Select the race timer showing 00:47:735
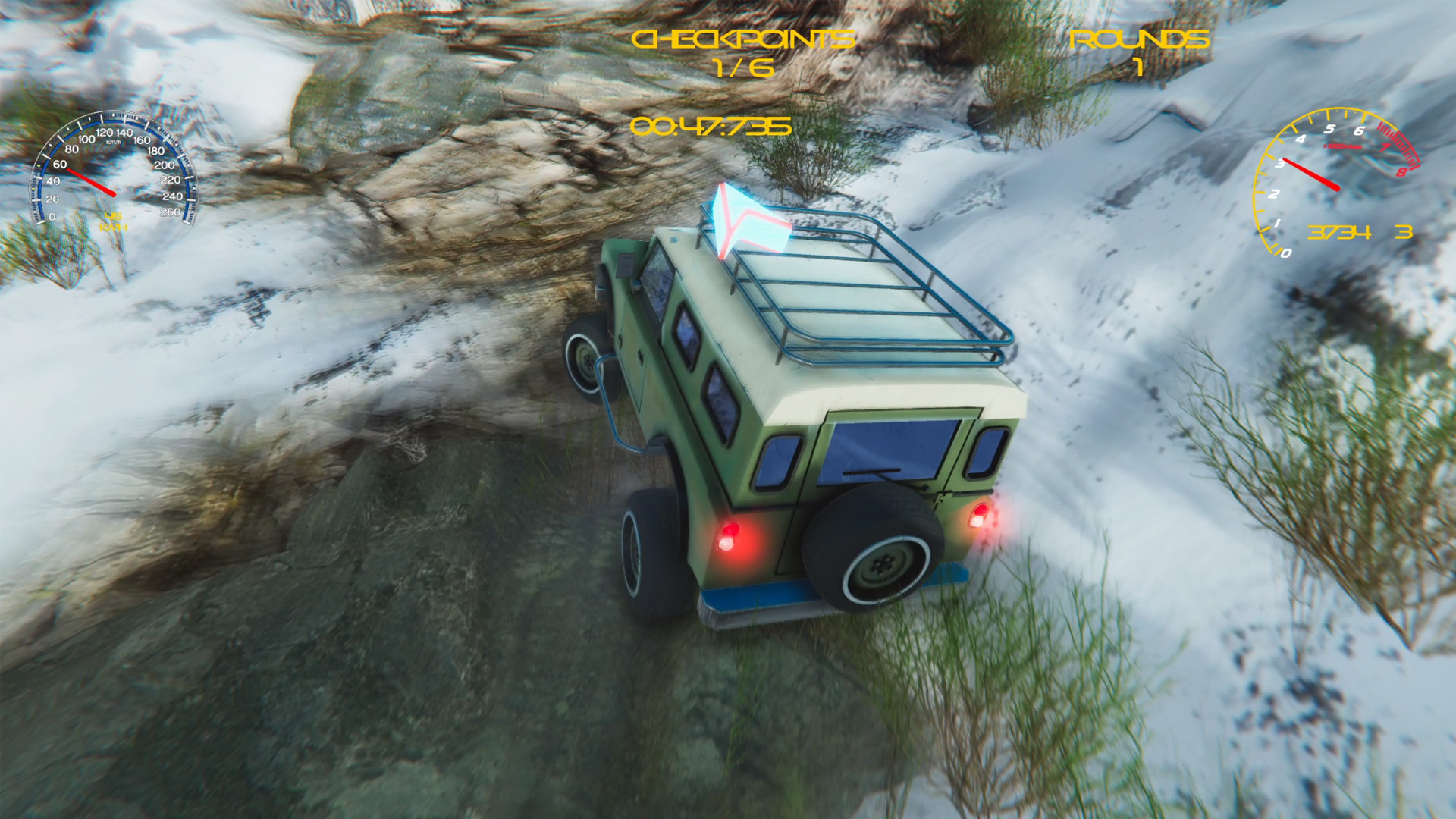Viewport: 1456px width, 819px height. tap(711, 127)
